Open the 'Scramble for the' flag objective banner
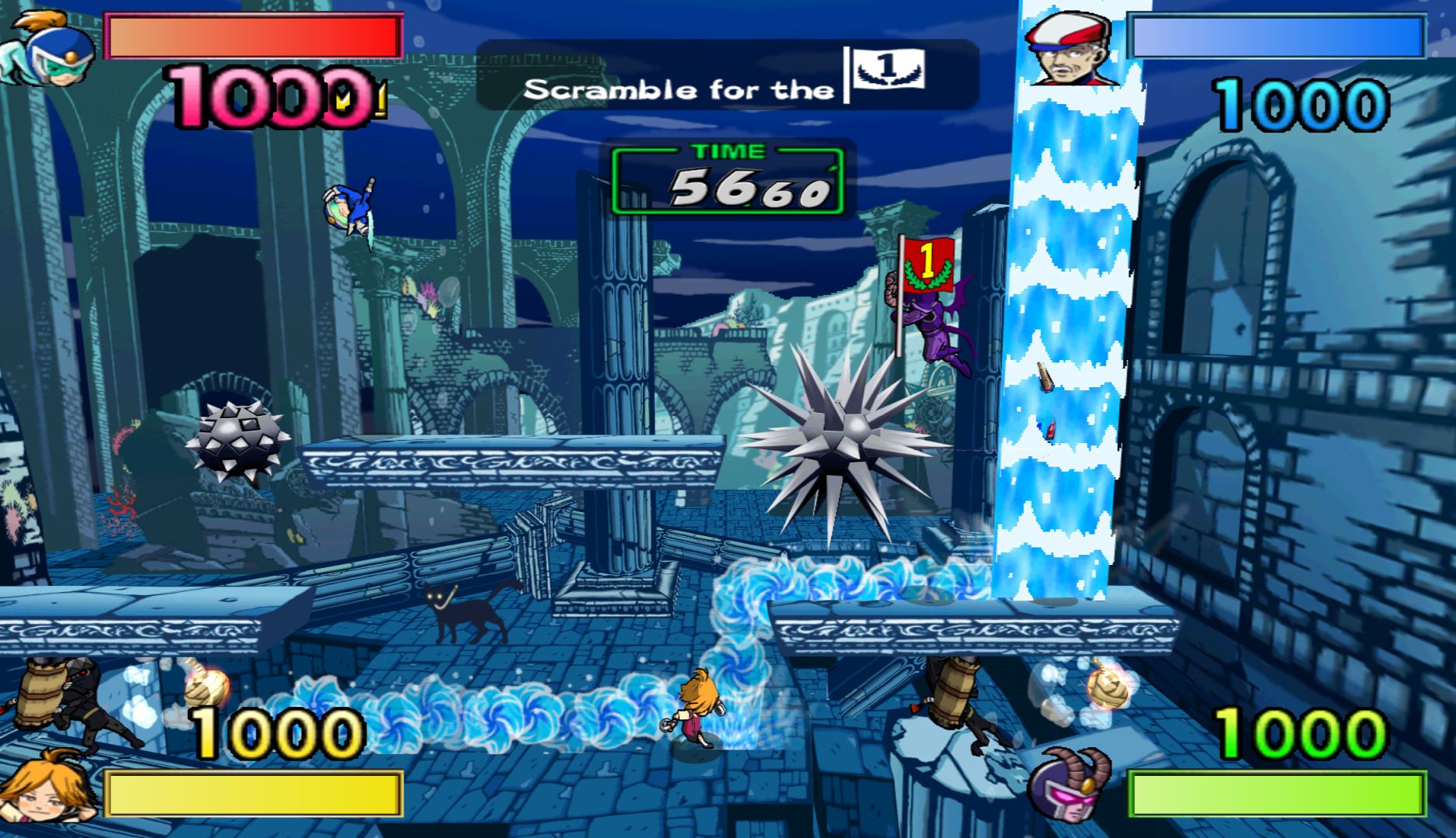This screenshot has width=1456, height=838. 726,75
